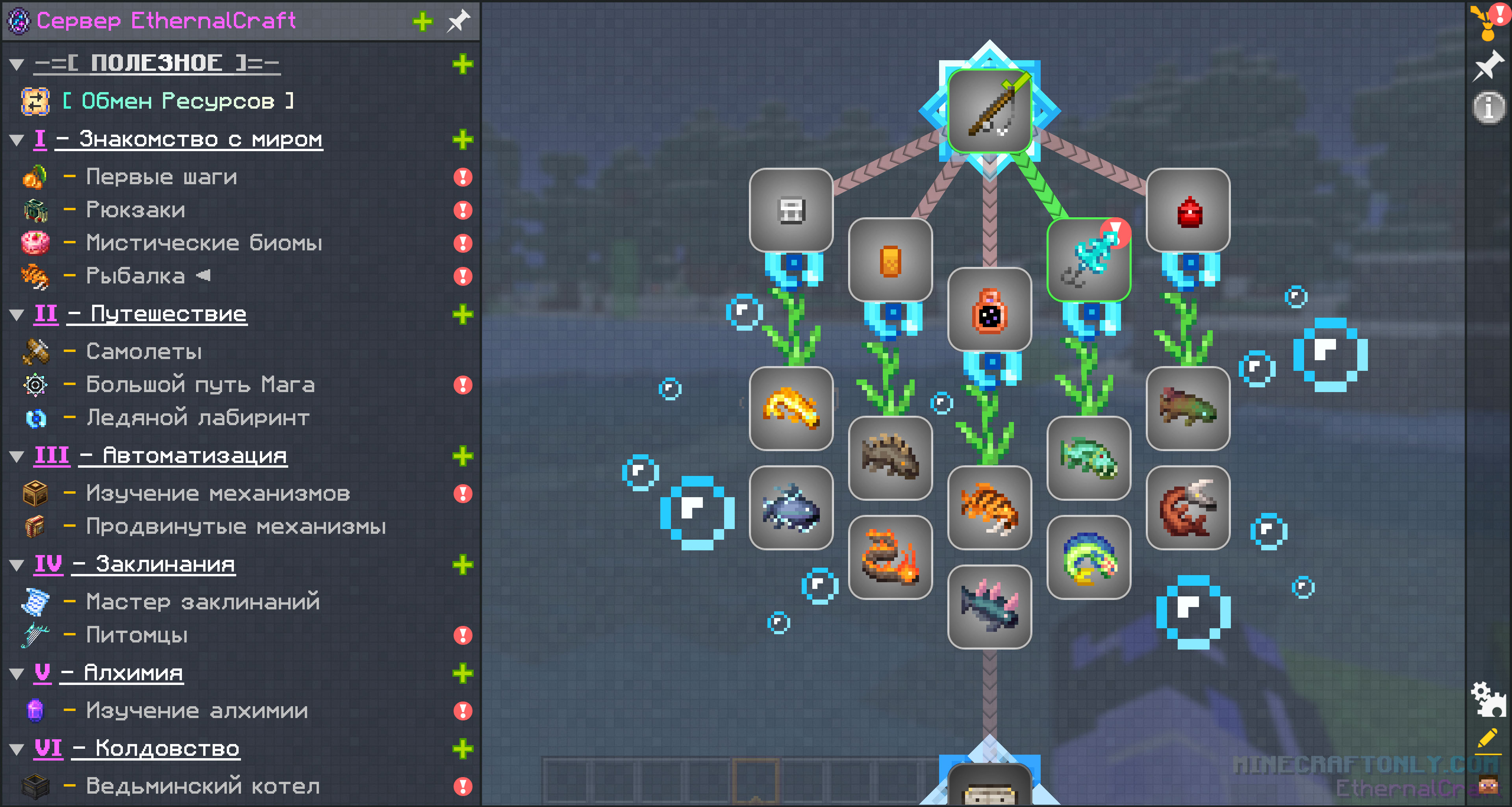
Task: Select the Первые шаги chapter
Action: 161,177
